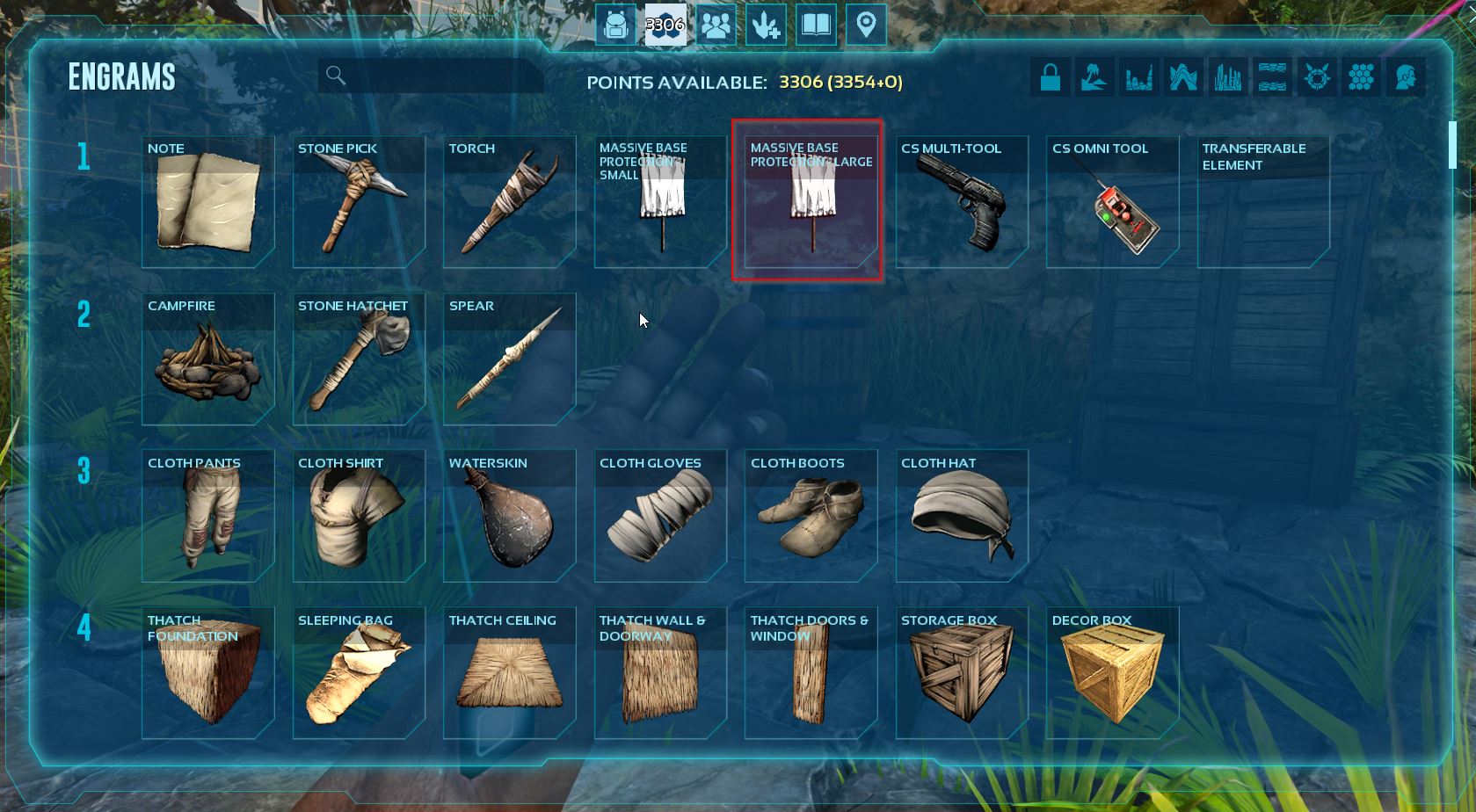Pick the Sleeping Bag engram

(x=359, y=674)
